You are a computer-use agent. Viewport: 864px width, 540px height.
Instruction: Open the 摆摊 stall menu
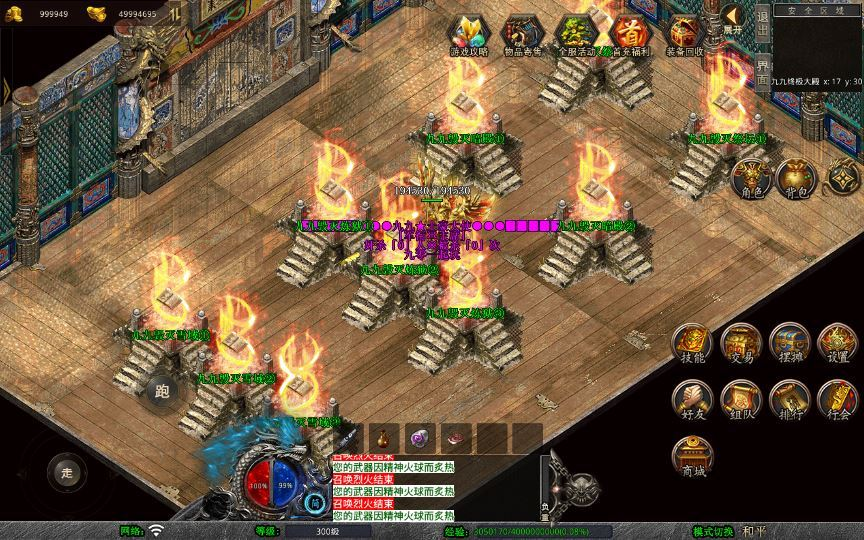(790, 343)
